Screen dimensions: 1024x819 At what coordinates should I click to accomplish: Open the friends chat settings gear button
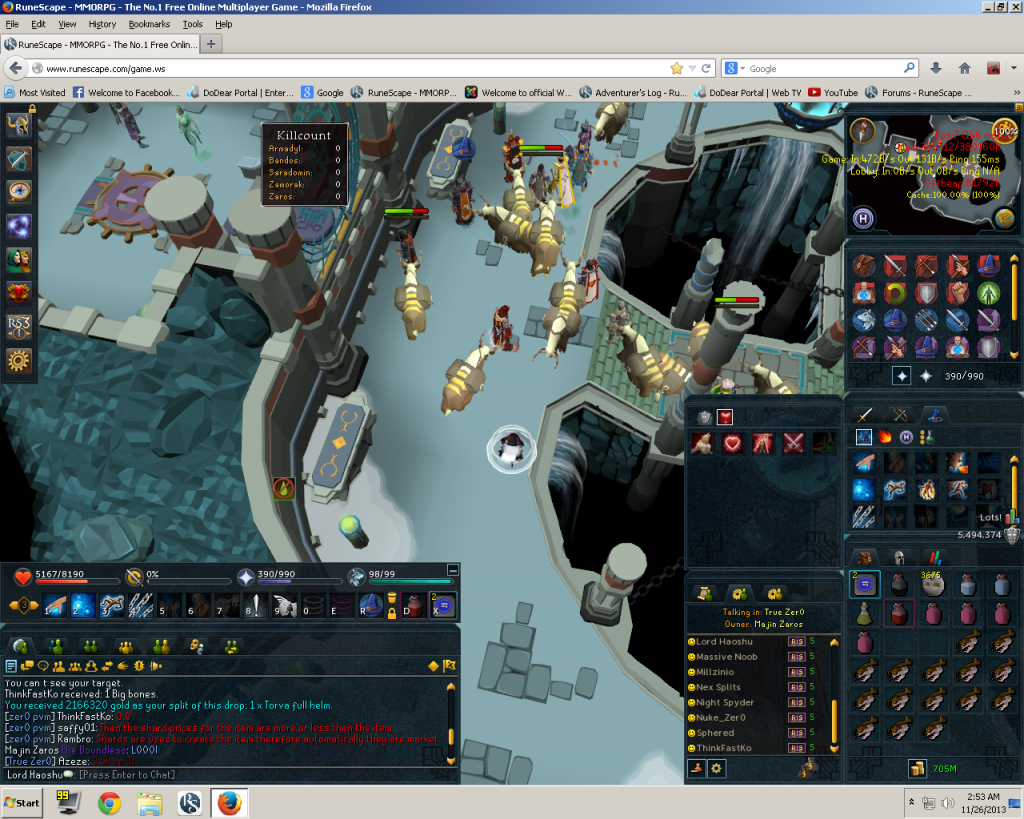717,768
